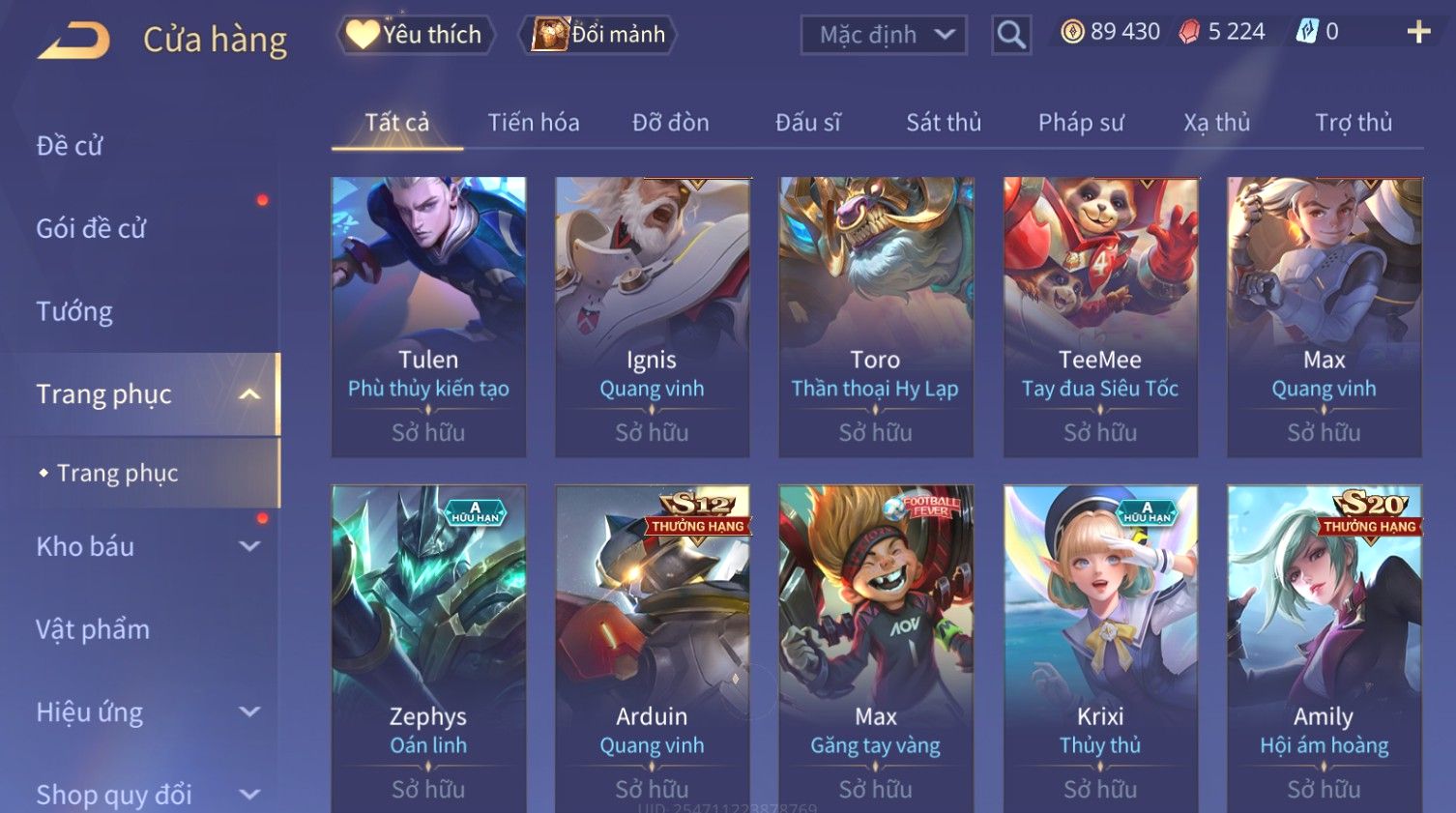Image resolution: width=1456 pixels, height=813 pixels.
Task: Open the Đổi mảnh exchange
Action: 598,35
